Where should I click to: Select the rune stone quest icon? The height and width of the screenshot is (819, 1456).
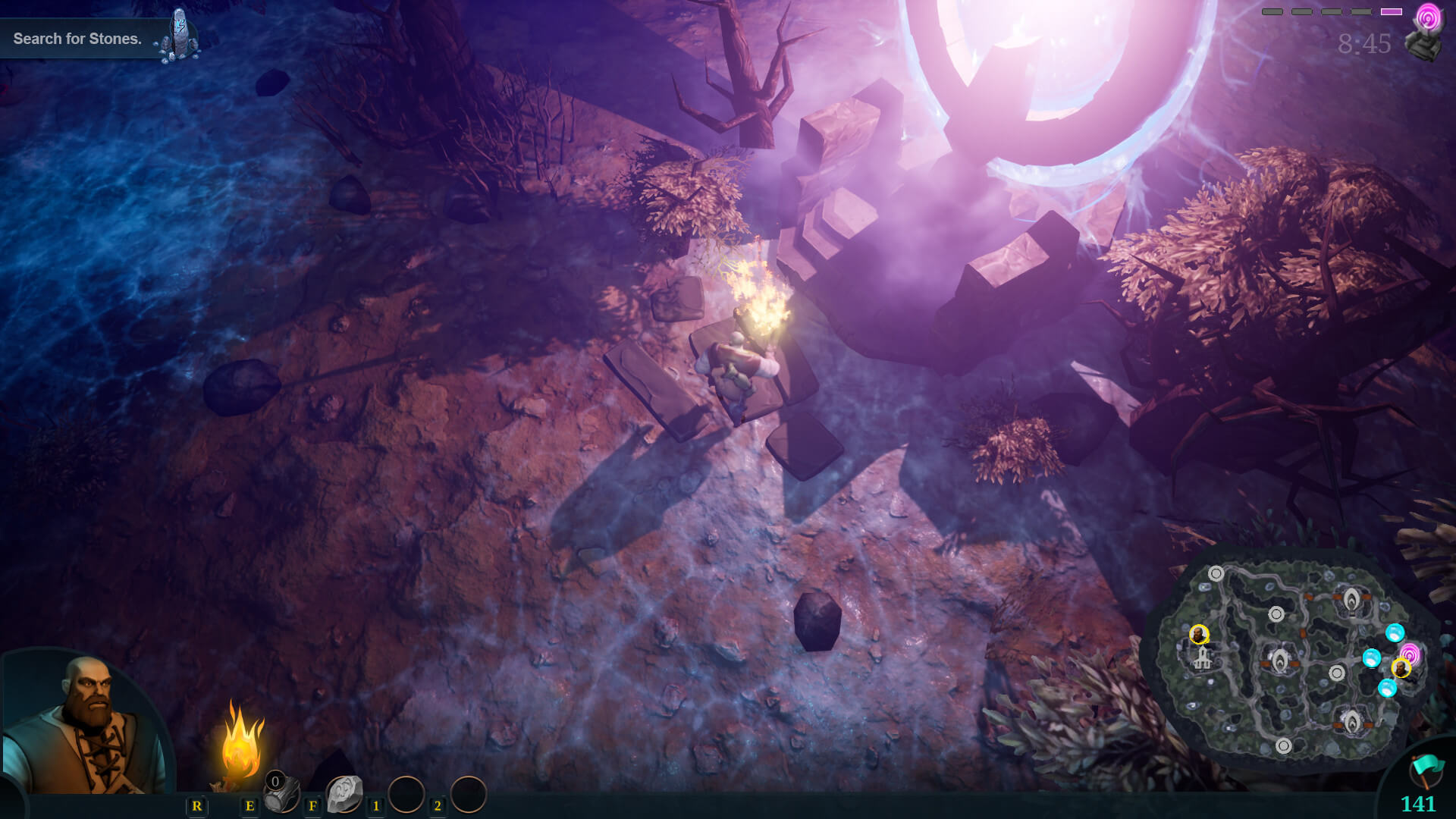coord(180,32)
